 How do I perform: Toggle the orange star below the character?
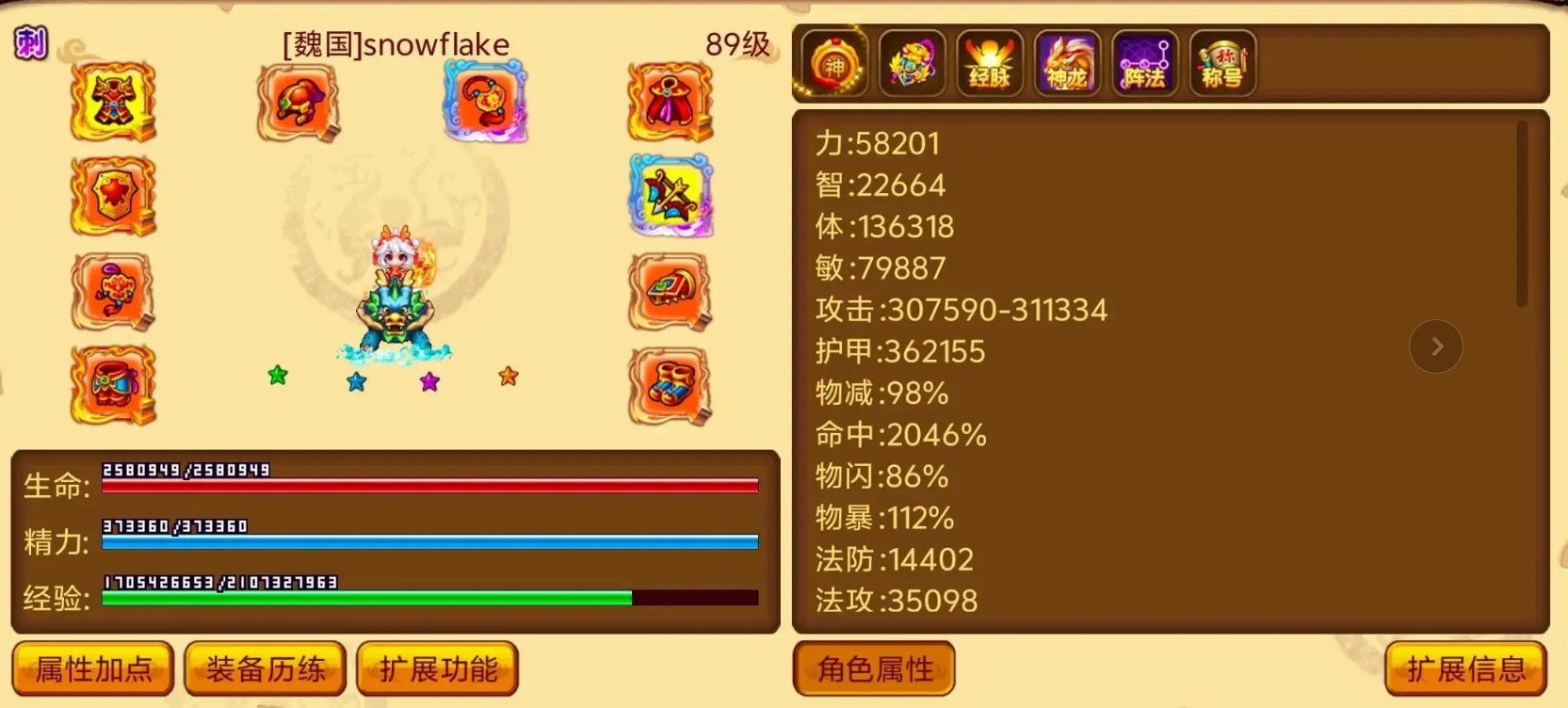coord(507,377)
